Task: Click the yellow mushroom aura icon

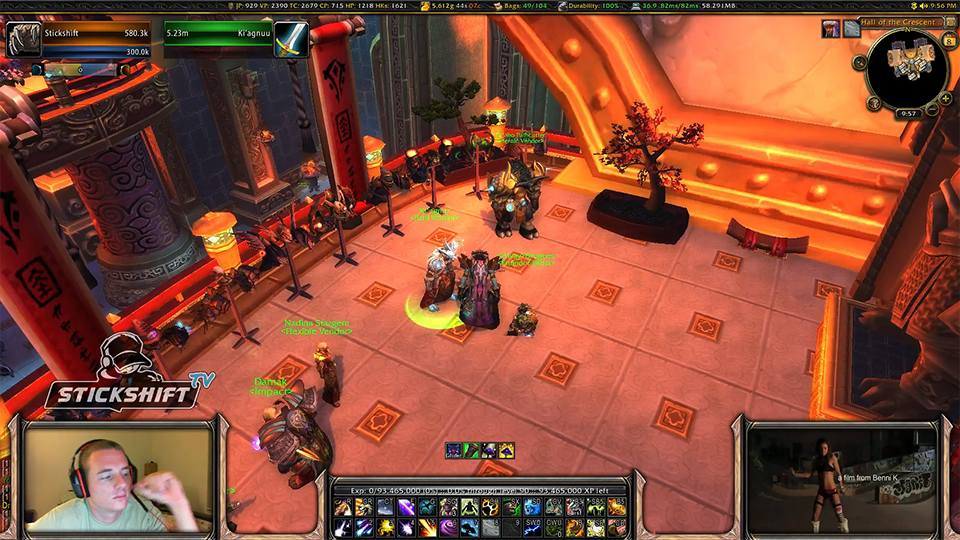Action: click(506, 451)
